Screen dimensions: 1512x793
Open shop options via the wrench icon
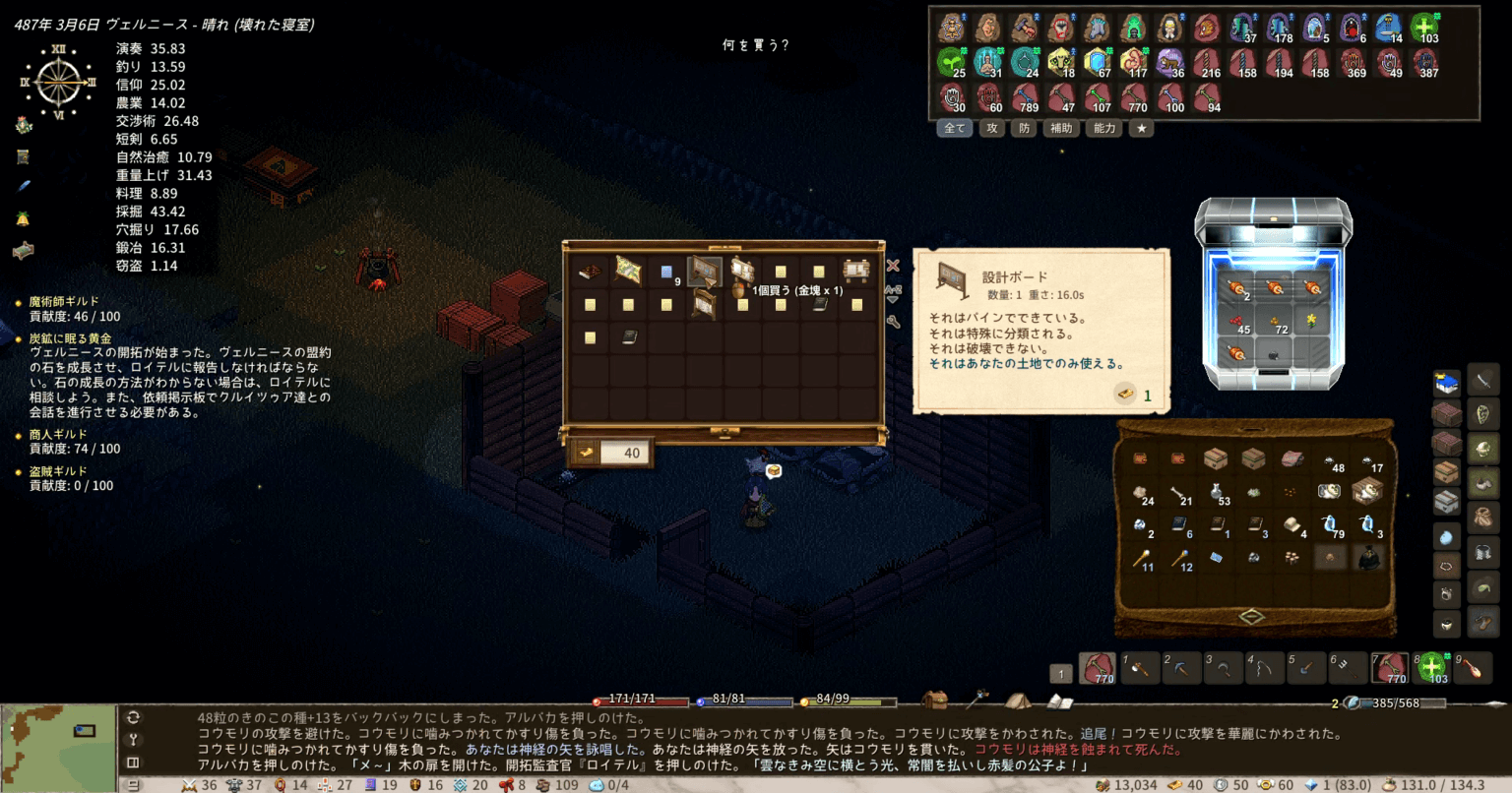pyautogui.click(x=893, y=321)
